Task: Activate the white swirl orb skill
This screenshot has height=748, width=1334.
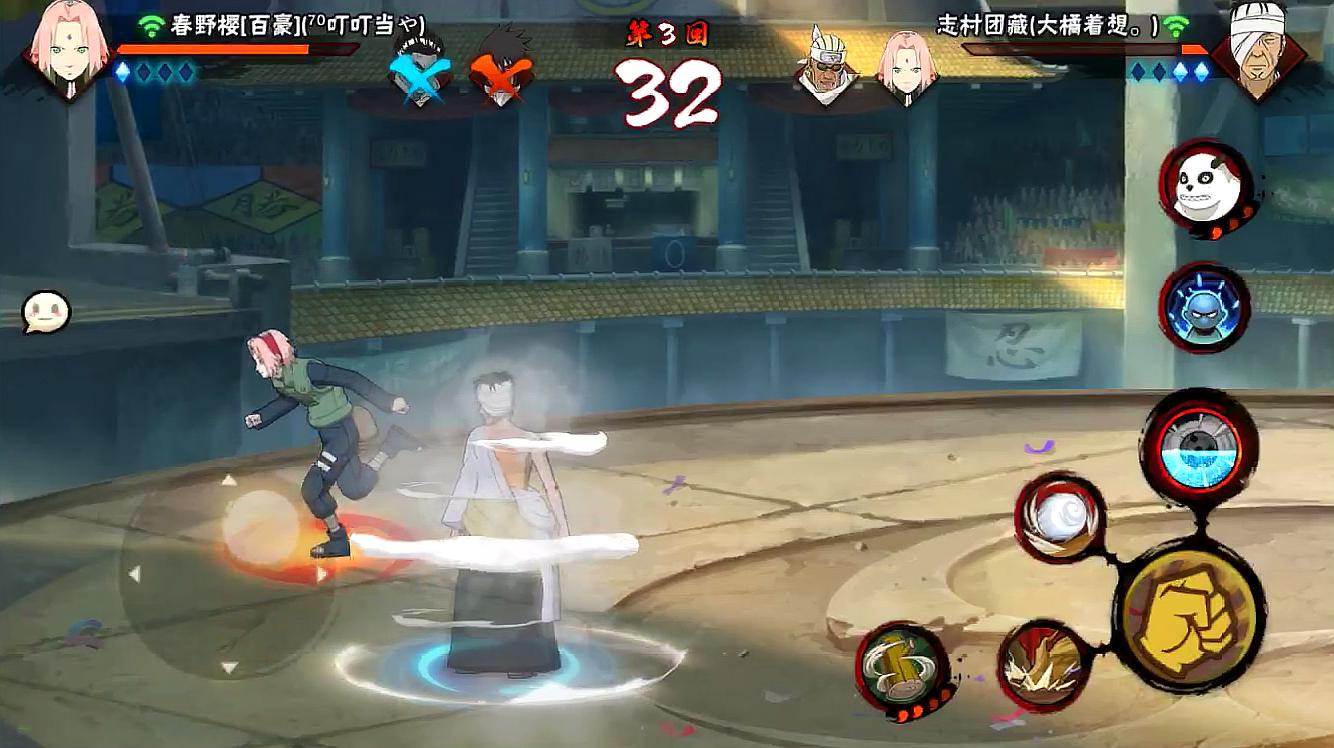Action: pyautogui.click(x=1060, y=518)
